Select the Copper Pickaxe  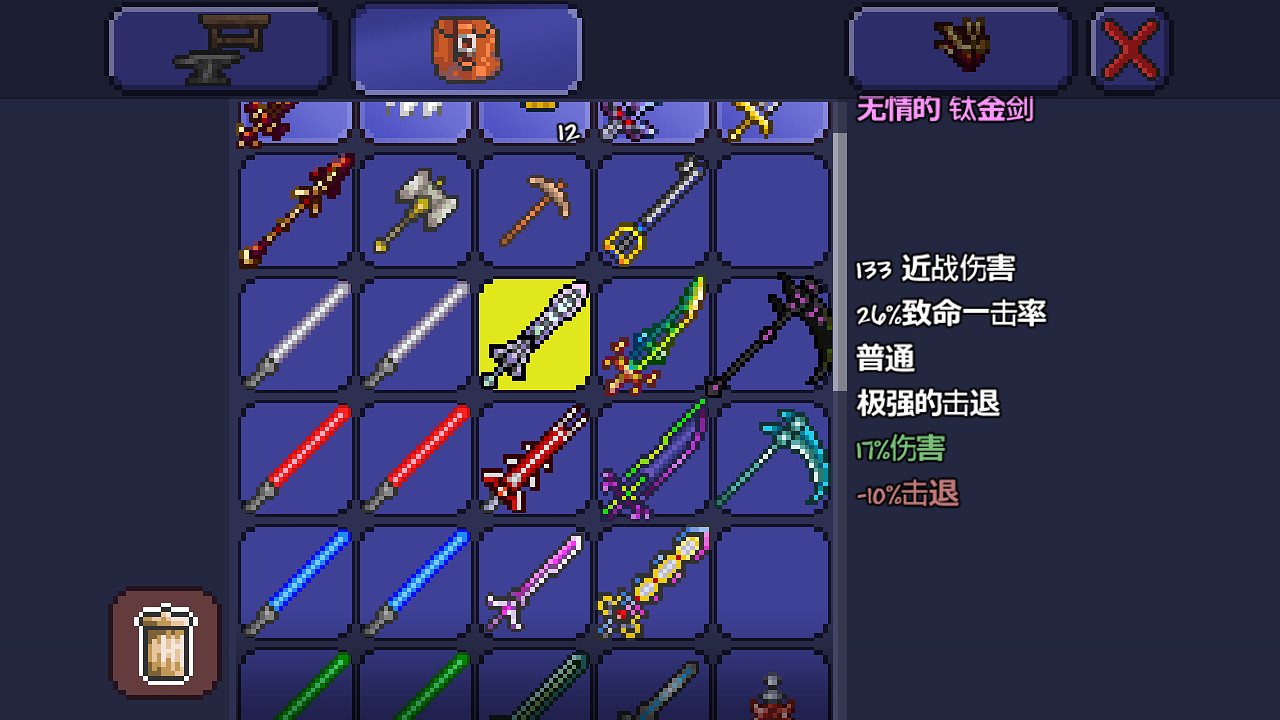(x=534, y=210)
